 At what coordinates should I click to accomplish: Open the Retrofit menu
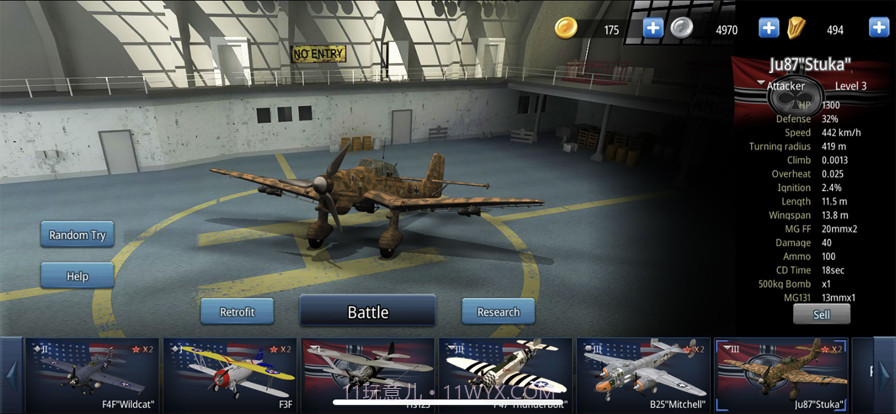[237, 312]
